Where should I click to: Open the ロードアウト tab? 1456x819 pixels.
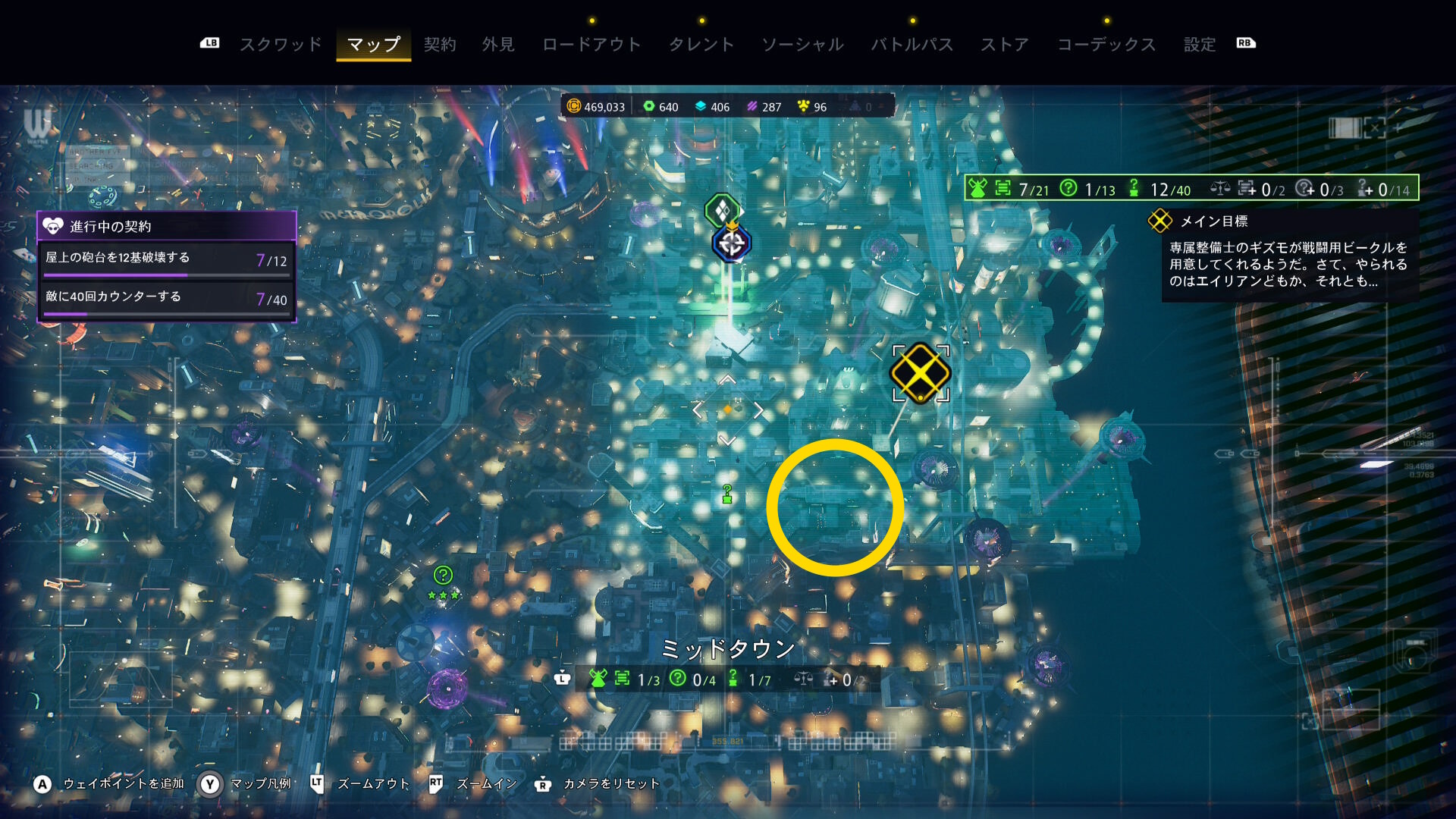click(x=591, y=45)
